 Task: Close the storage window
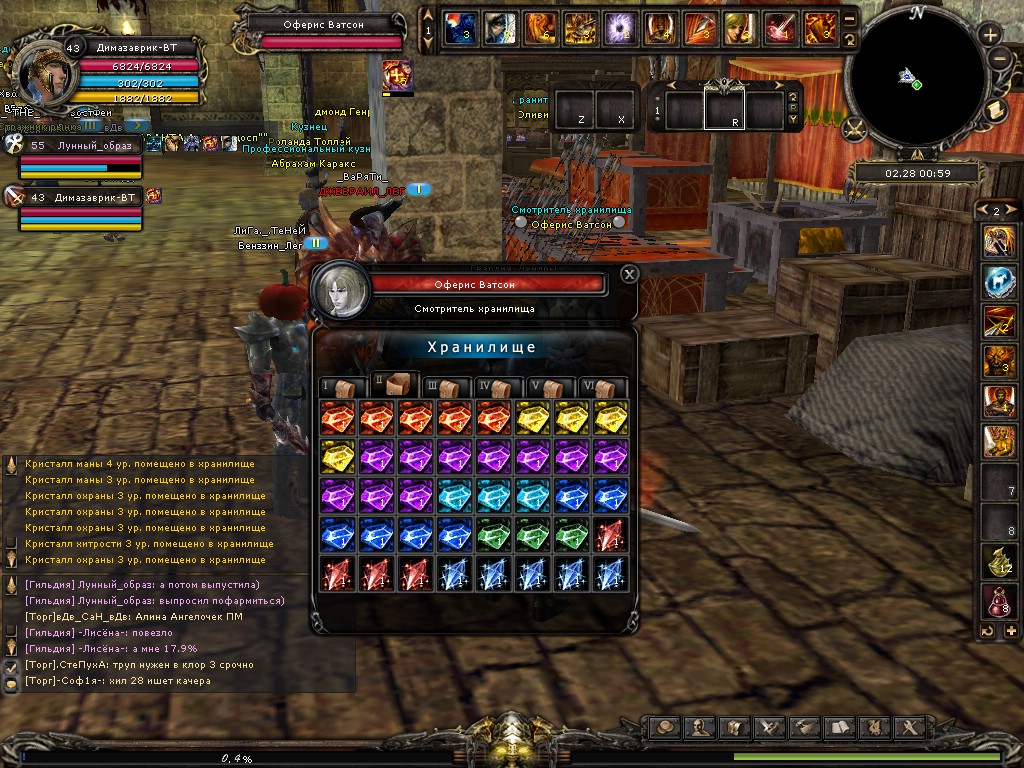pos(629,274)
